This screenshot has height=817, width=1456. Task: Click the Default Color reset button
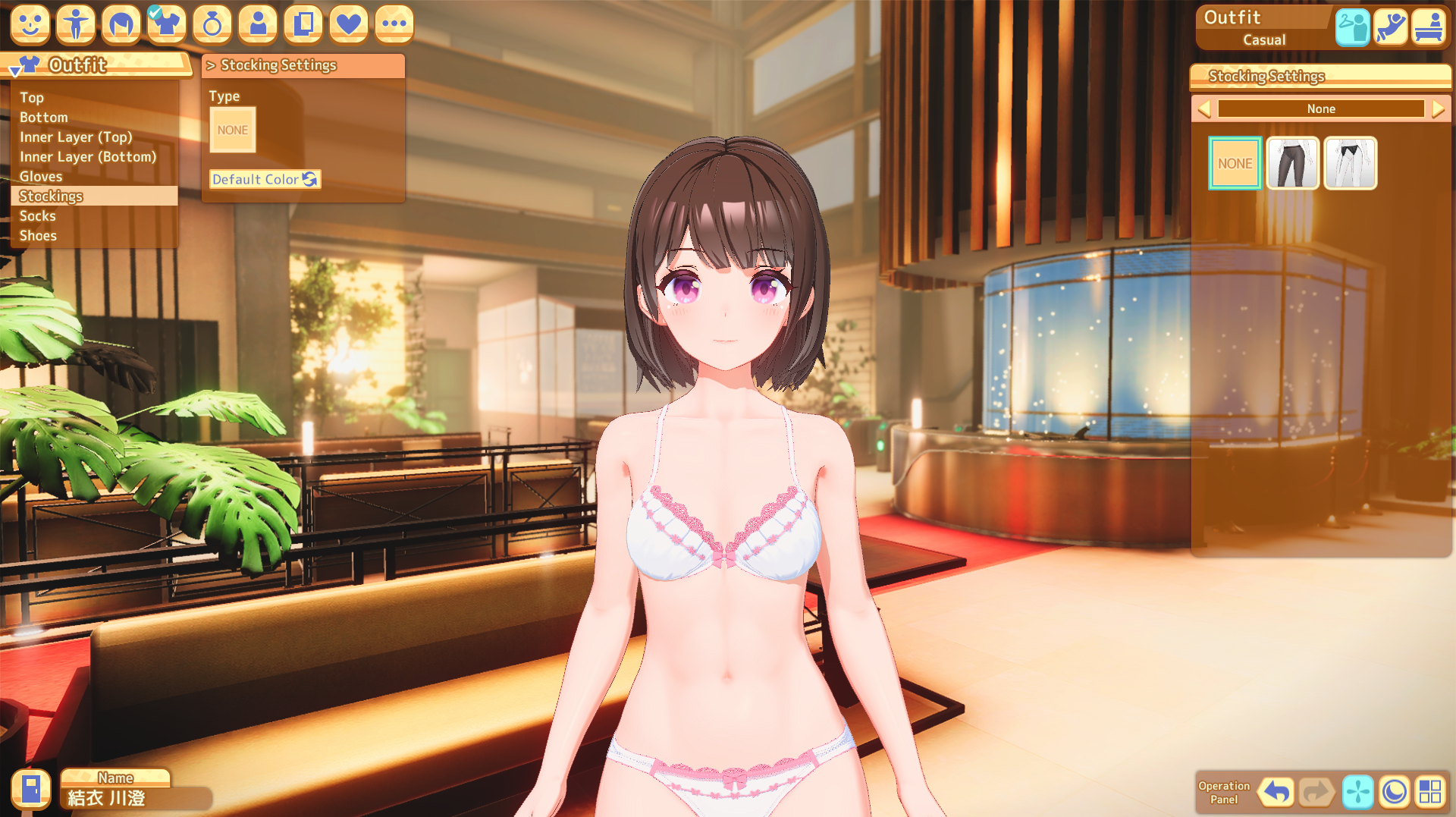[265, 180]
